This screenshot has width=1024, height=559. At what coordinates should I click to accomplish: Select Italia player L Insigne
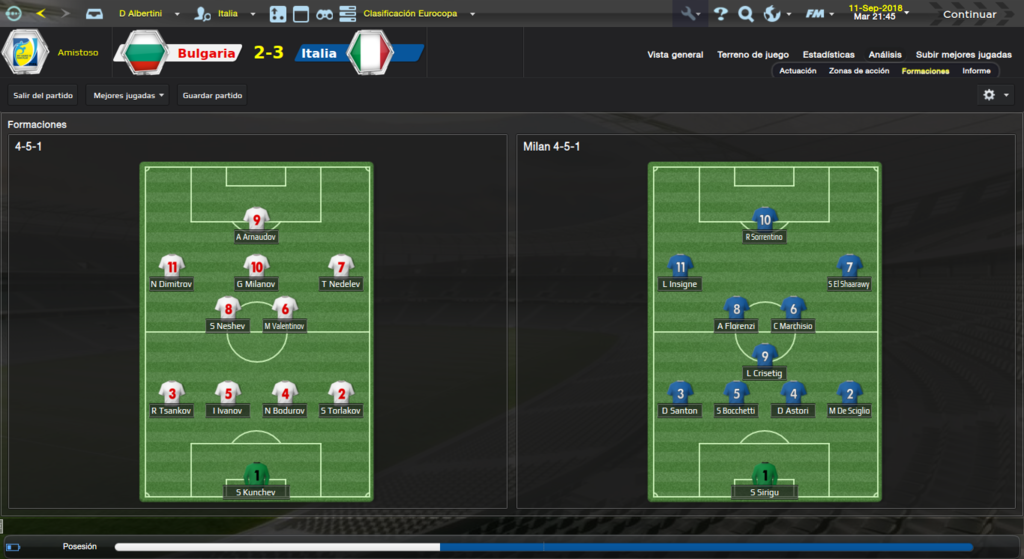point(680,271)
